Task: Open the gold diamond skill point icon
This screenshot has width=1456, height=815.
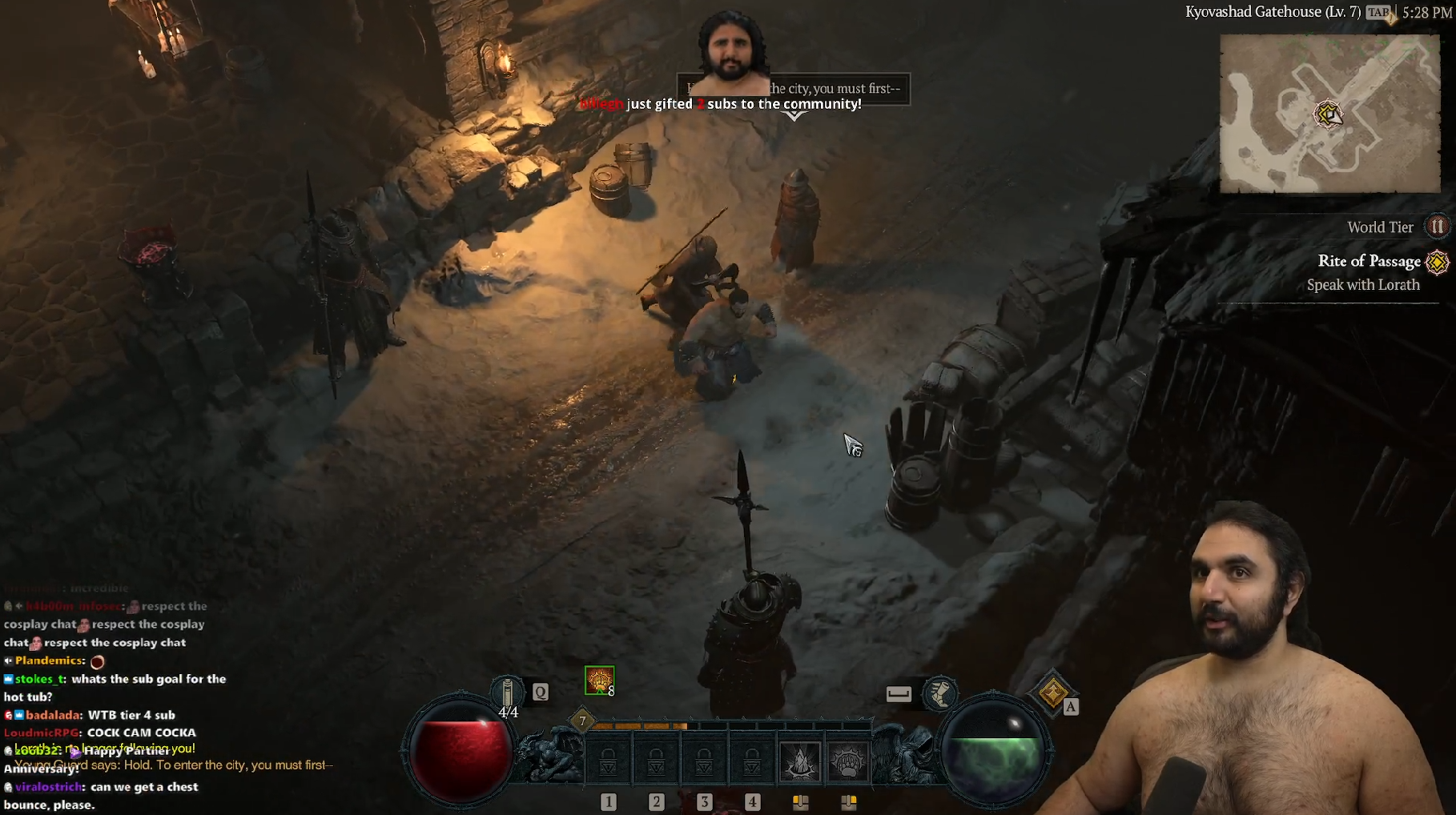Action: pos(1052,692)
